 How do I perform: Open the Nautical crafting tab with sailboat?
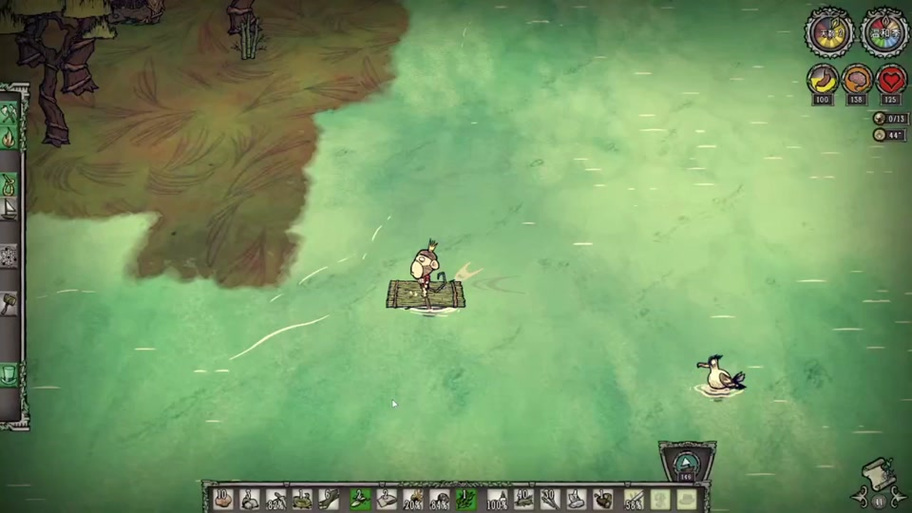click(x=10, y=209)
